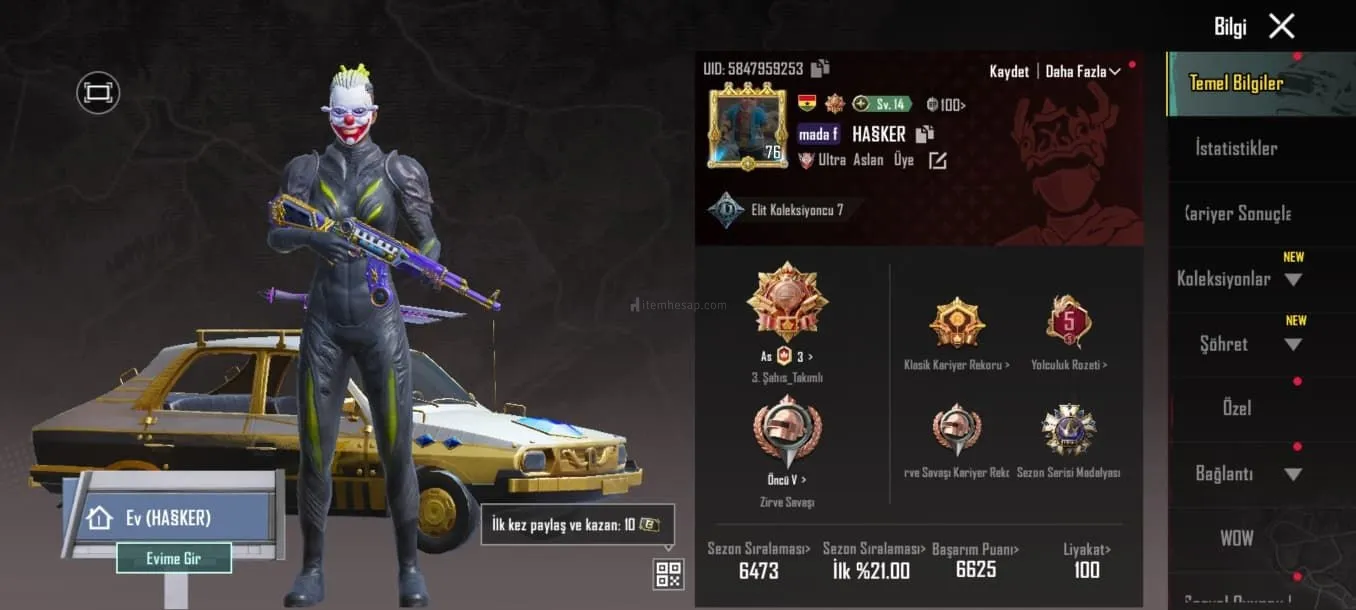Toggle the fullscreen character view icon

coord(98,93)
